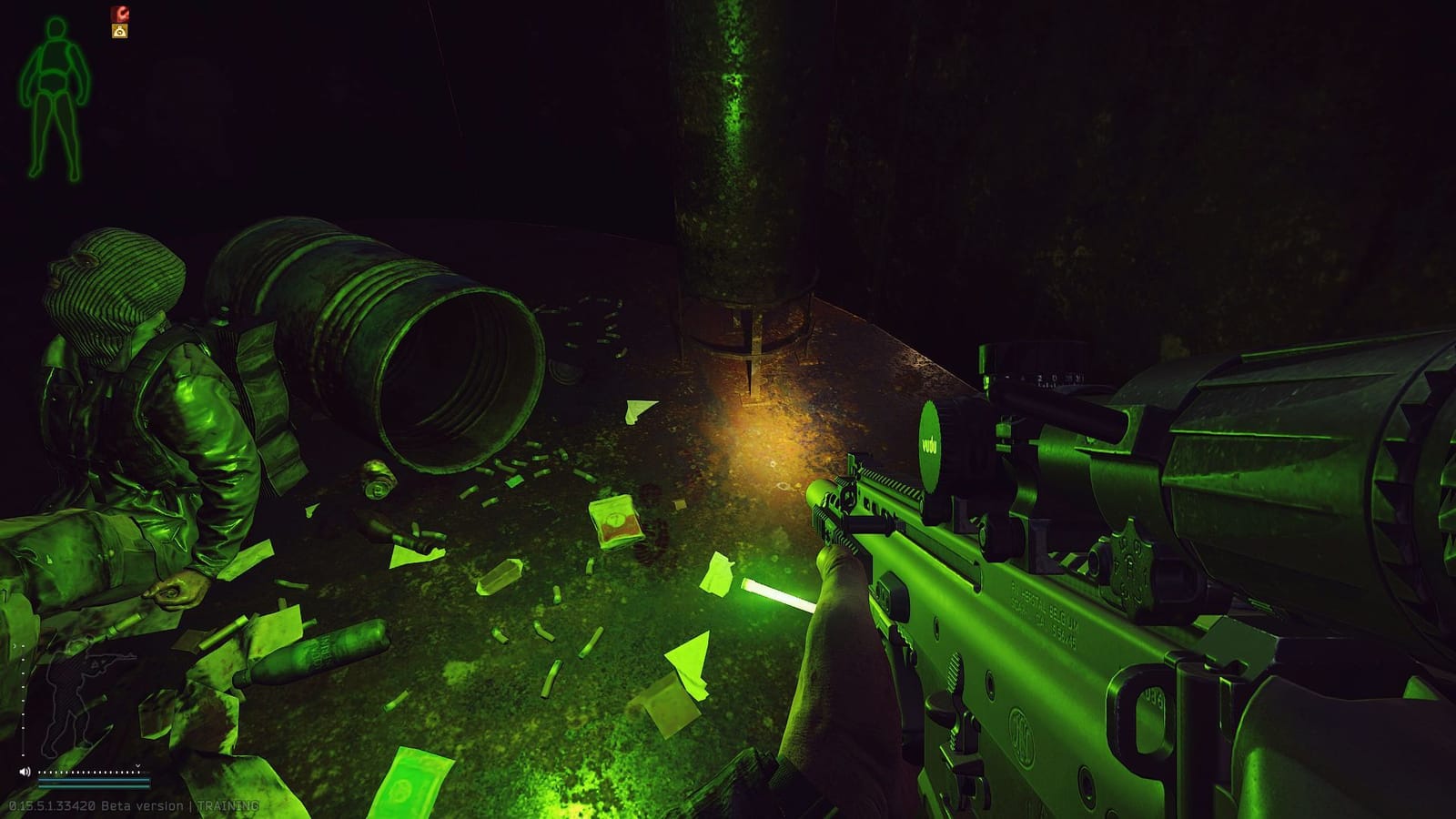
Task: Click the version number 0.15.5.1.33420
Action: pyautogui.click(x=51, y=805)
